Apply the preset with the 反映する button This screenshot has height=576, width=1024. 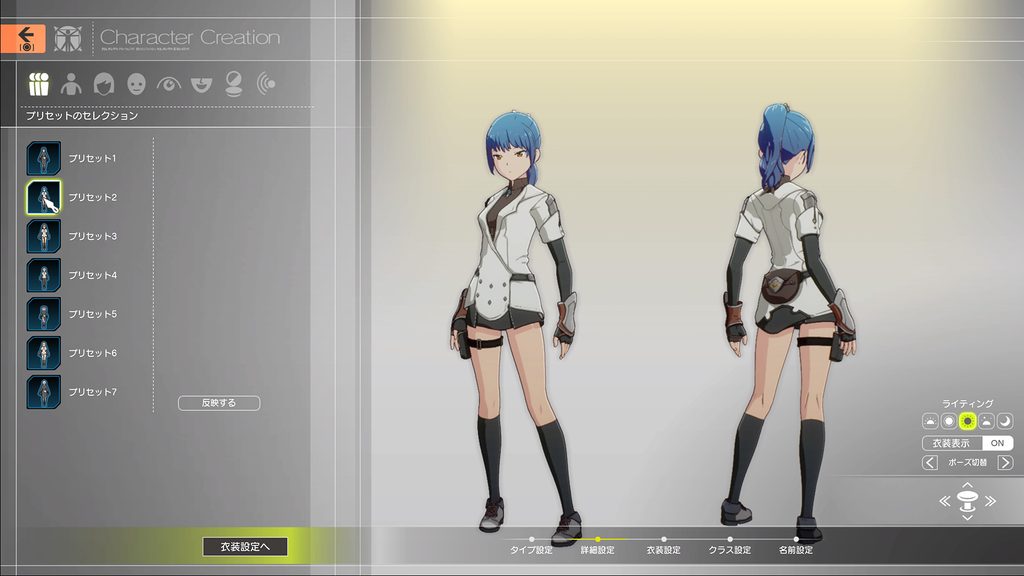[219, 403]
